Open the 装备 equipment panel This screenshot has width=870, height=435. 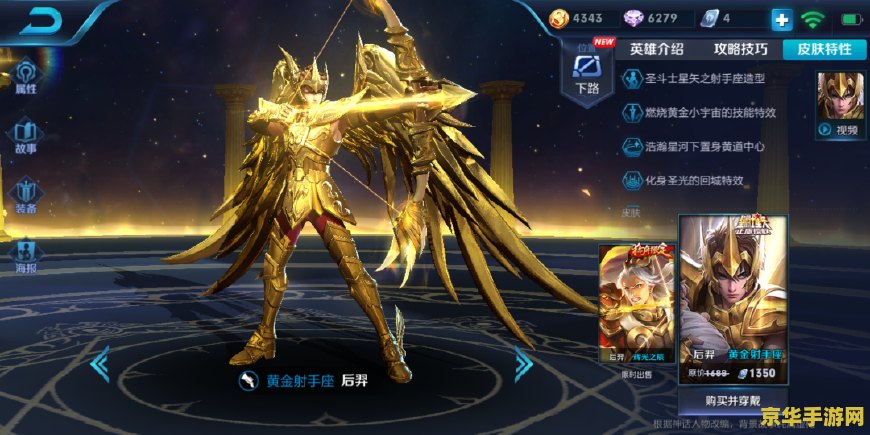point(26,195)
